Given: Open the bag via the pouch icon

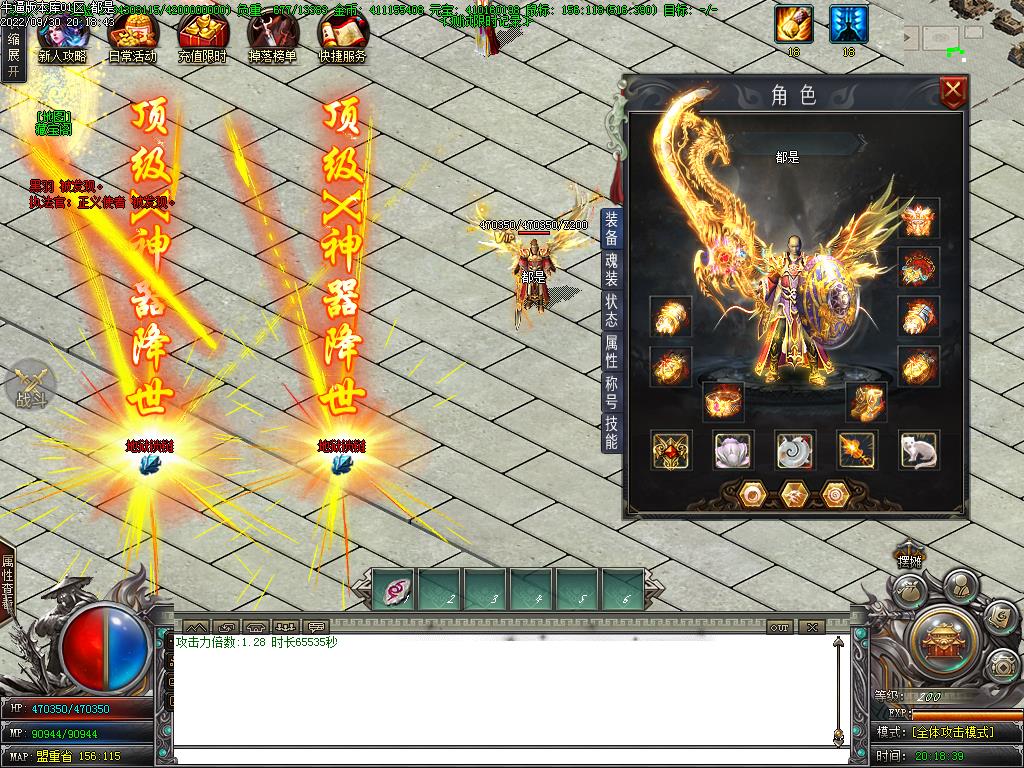Looking at the screenshot, I should [908, 591].
